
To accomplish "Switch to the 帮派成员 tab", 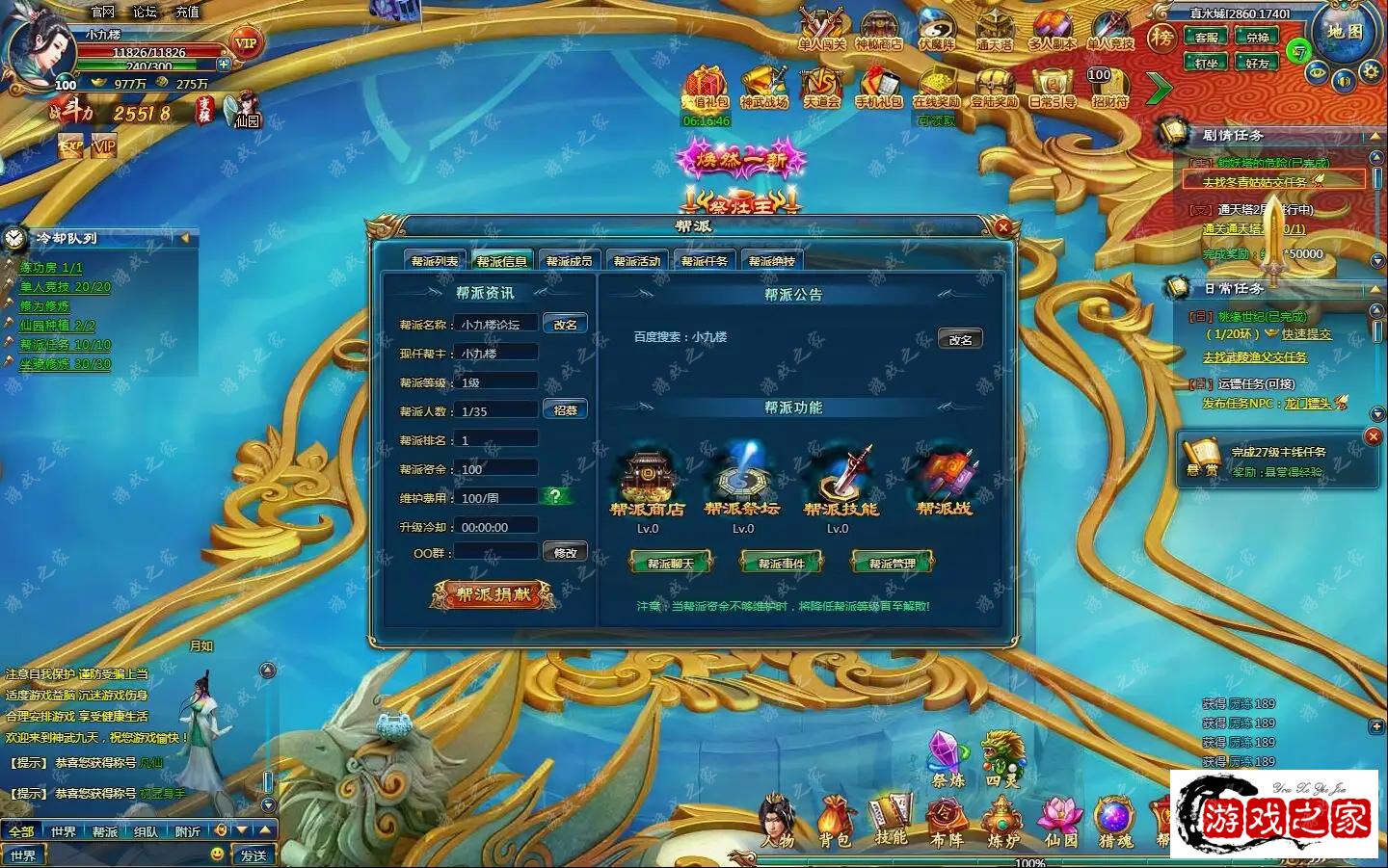I will (x=568, y=259).
